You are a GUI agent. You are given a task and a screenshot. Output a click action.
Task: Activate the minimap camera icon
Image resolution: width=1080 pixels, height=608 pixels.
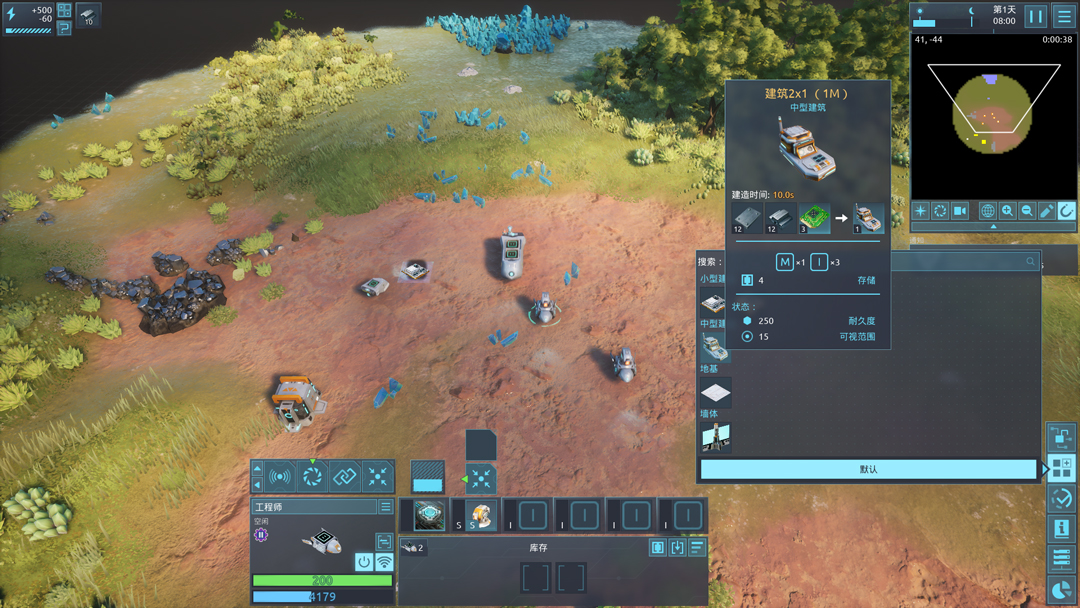(960, 211)
